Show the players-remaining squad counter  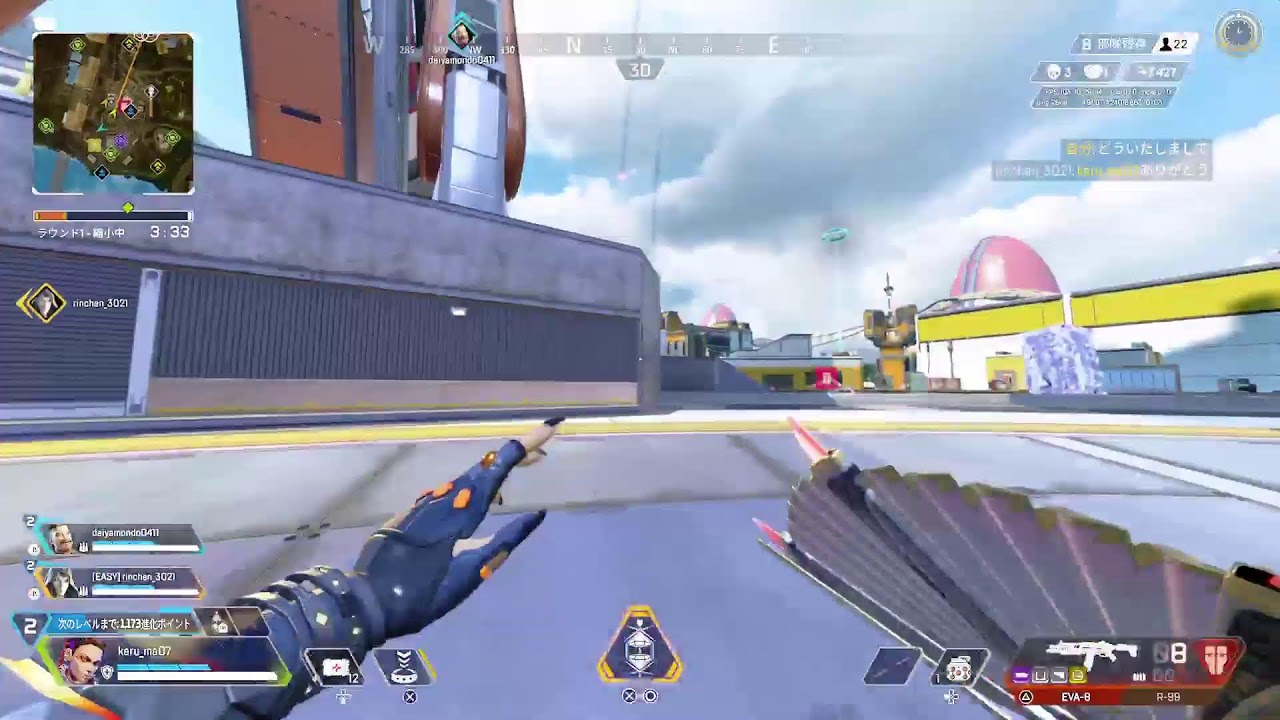(x=1174, y=44)
